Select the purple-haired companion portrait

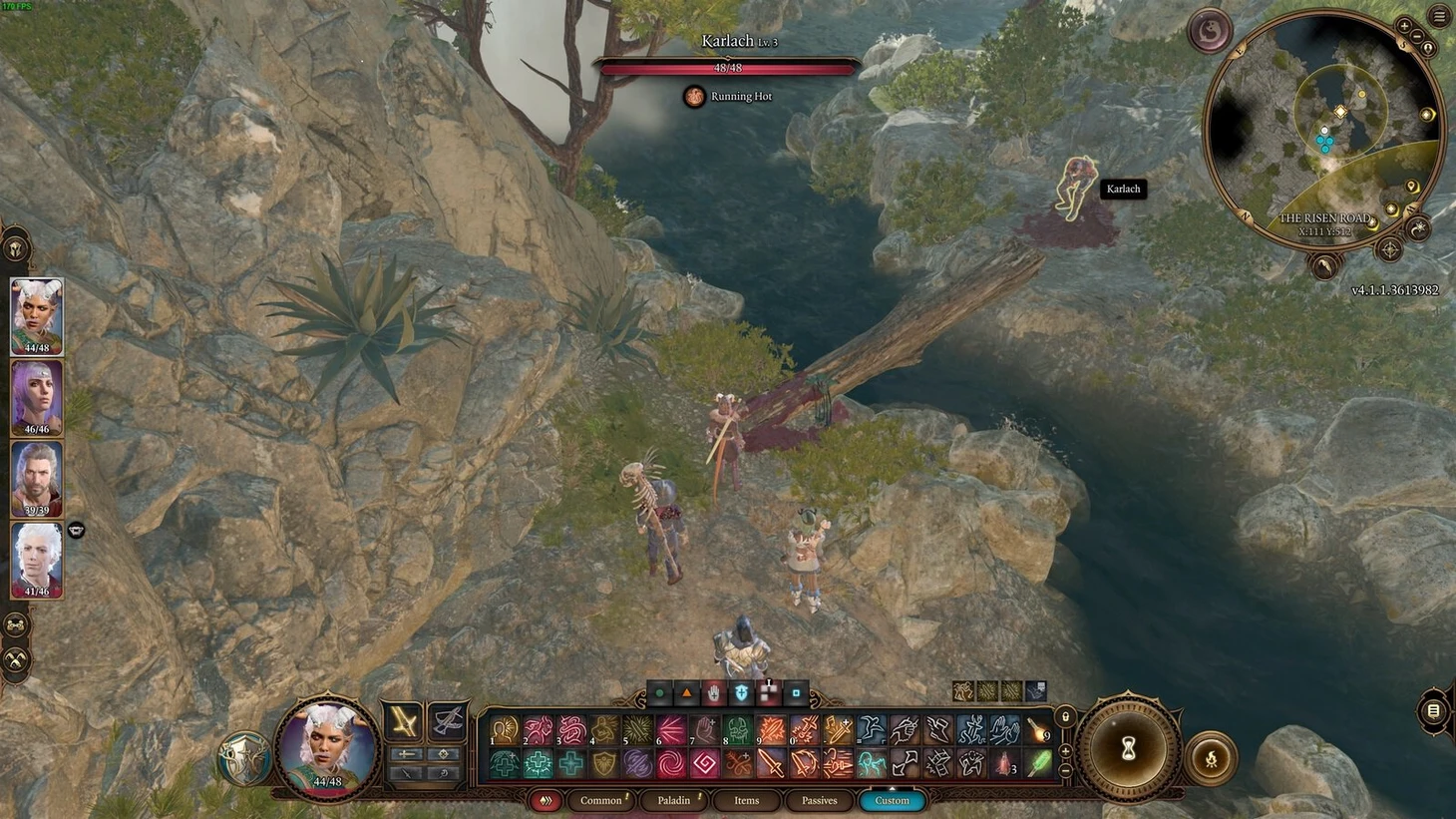37,397
